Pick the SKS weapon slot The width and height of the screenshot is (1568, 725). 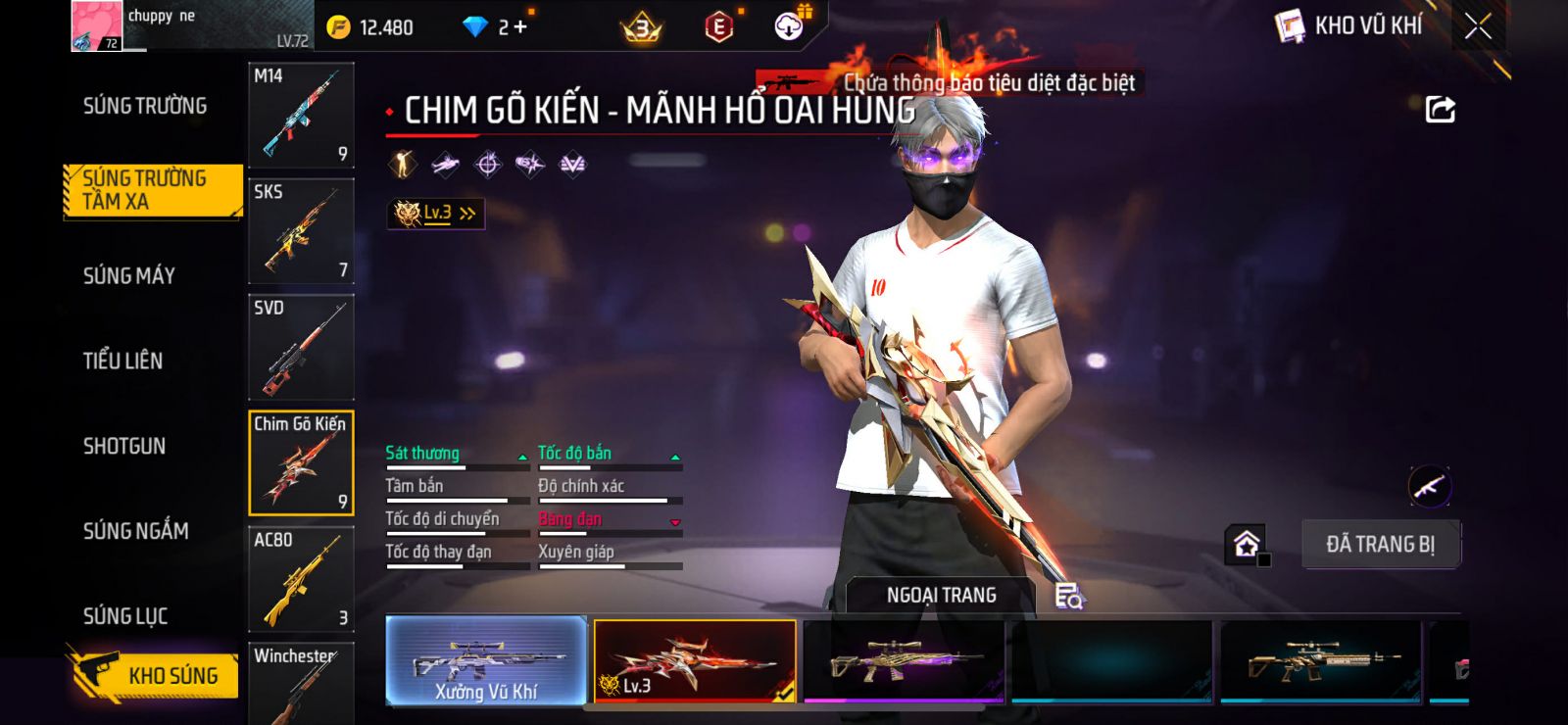tap(301, 231)
